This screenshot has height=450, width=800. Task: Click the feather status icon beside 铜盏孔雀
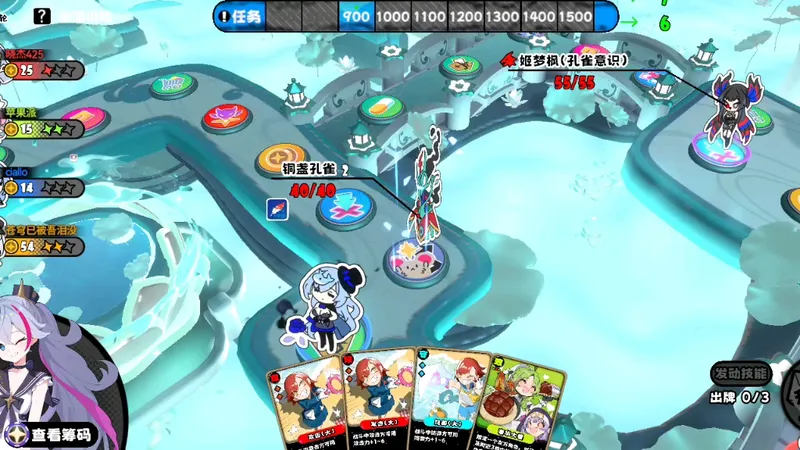pos(277,208)
